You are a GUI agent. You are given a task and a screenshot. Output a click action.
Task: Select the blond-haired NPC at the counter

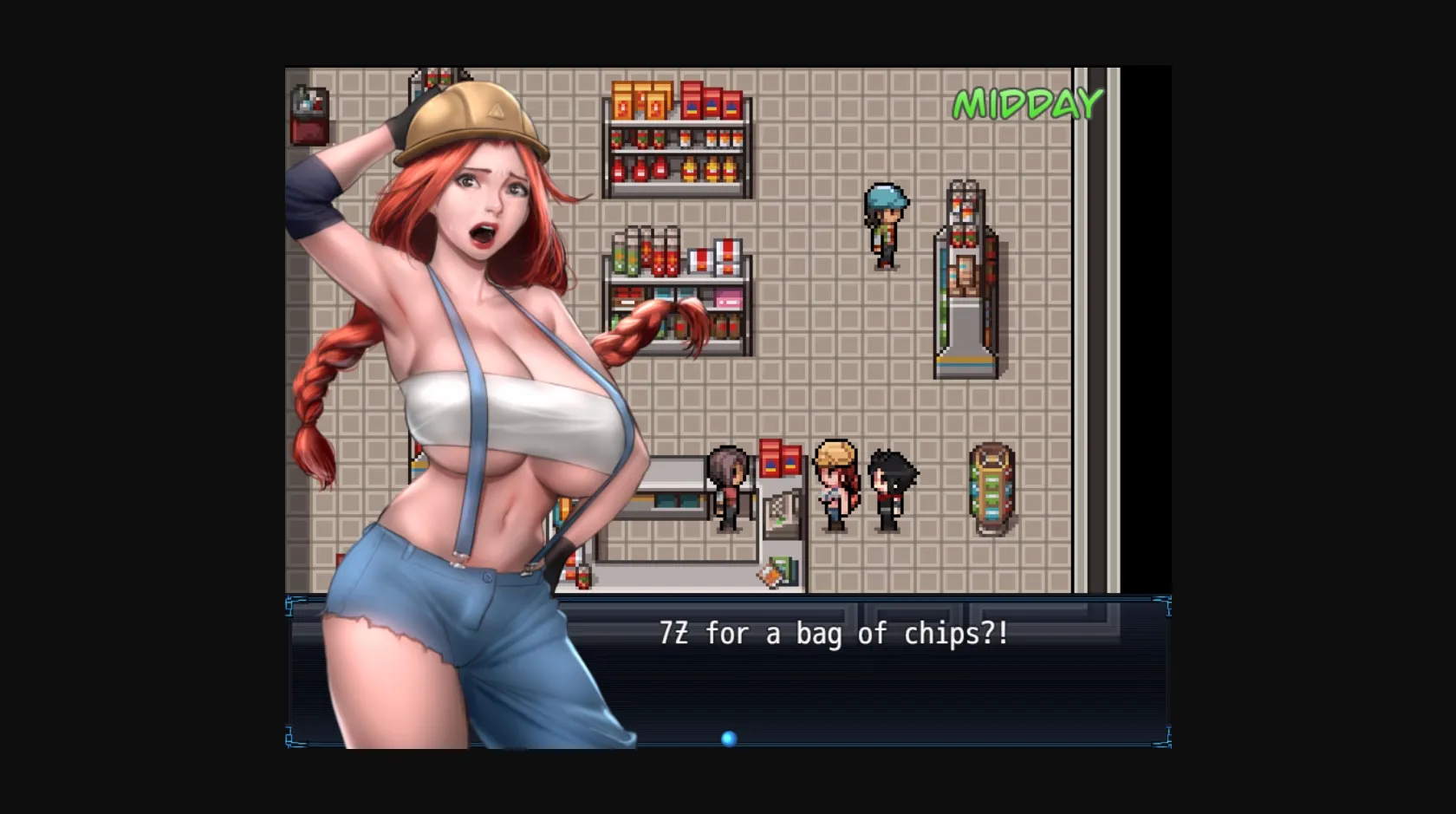pyautogui.click(x=835, y=481)
